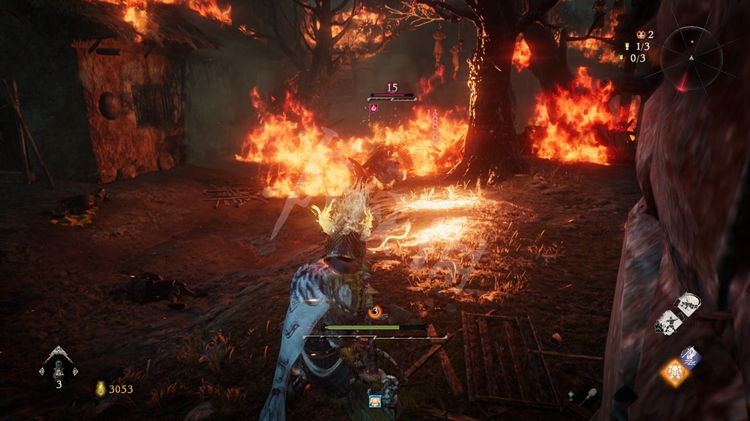Click the orange pumpkin objective counter icon
The width and height of the screenshot is (750, 421).
pos(639,34)
